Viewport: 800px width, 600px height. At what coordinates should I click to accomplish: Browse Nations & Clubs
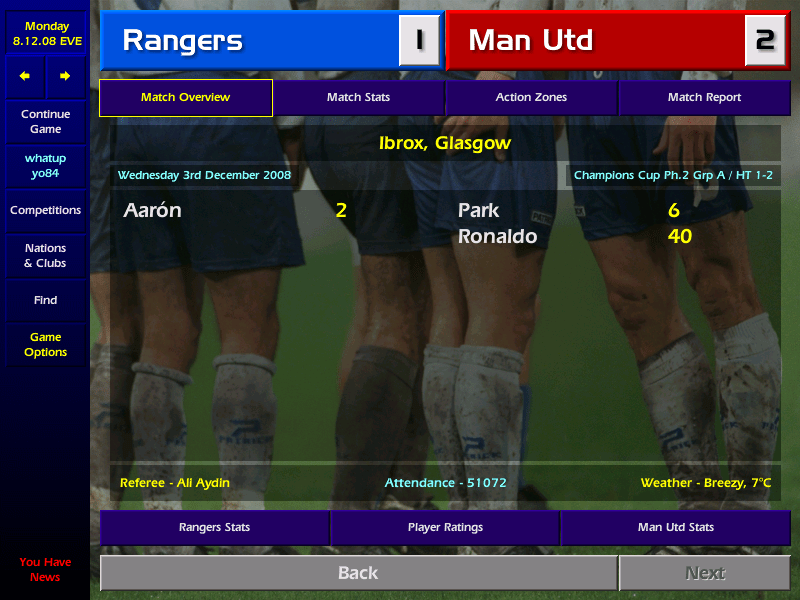pos(45,256)
